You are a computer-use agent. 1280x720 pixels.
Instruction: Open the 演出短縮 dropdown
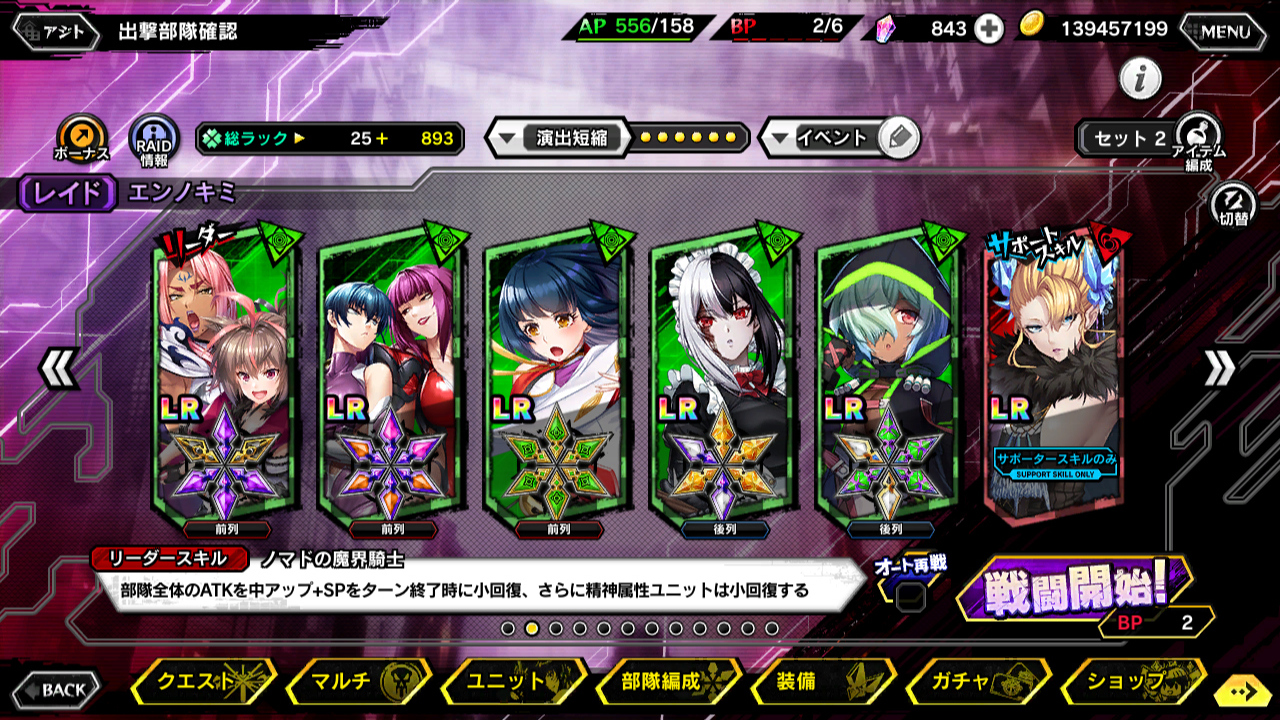[558, 138]
